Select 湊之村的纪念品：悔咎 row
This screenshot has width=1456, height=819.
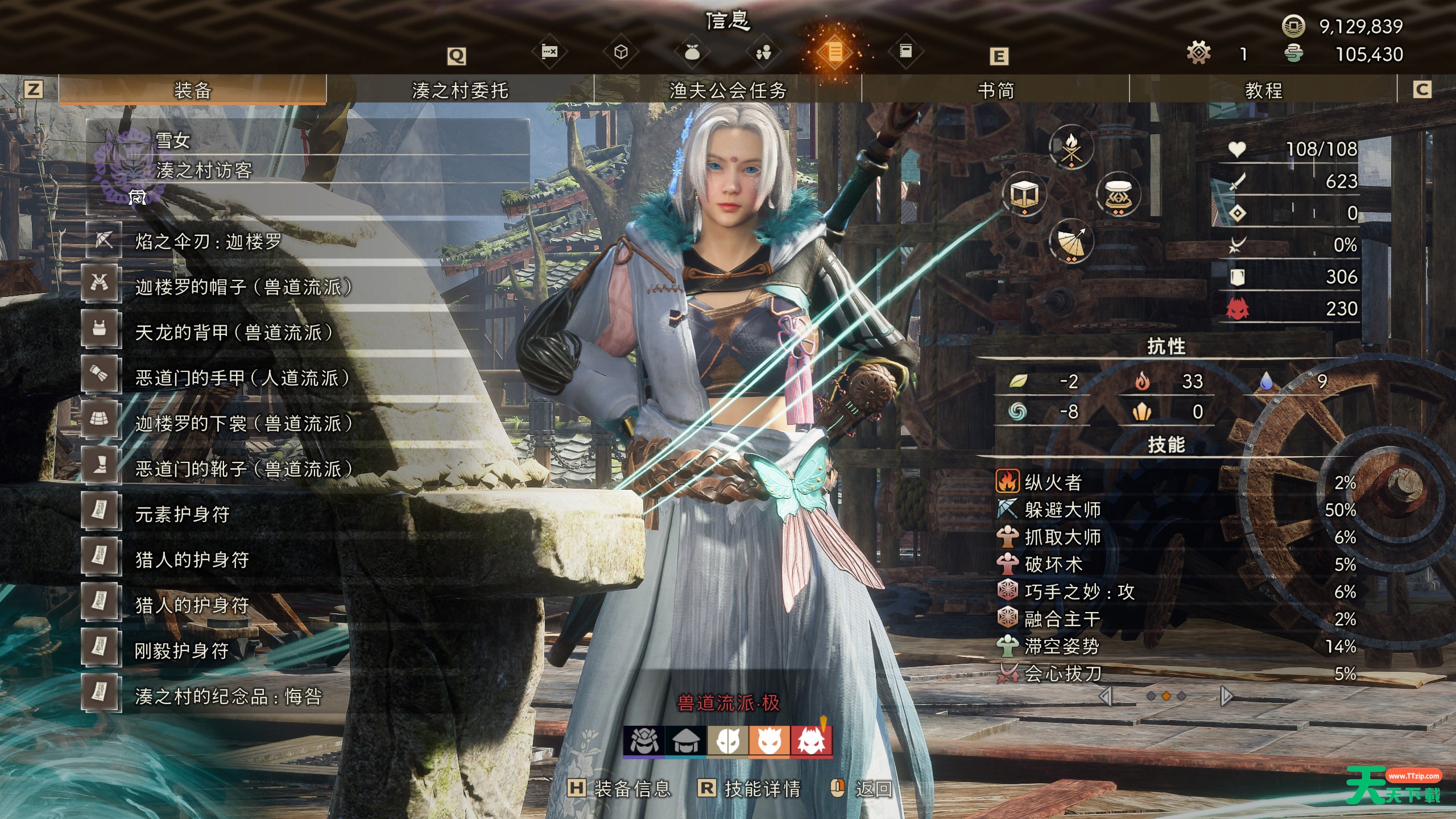click(x=229, y=697)
